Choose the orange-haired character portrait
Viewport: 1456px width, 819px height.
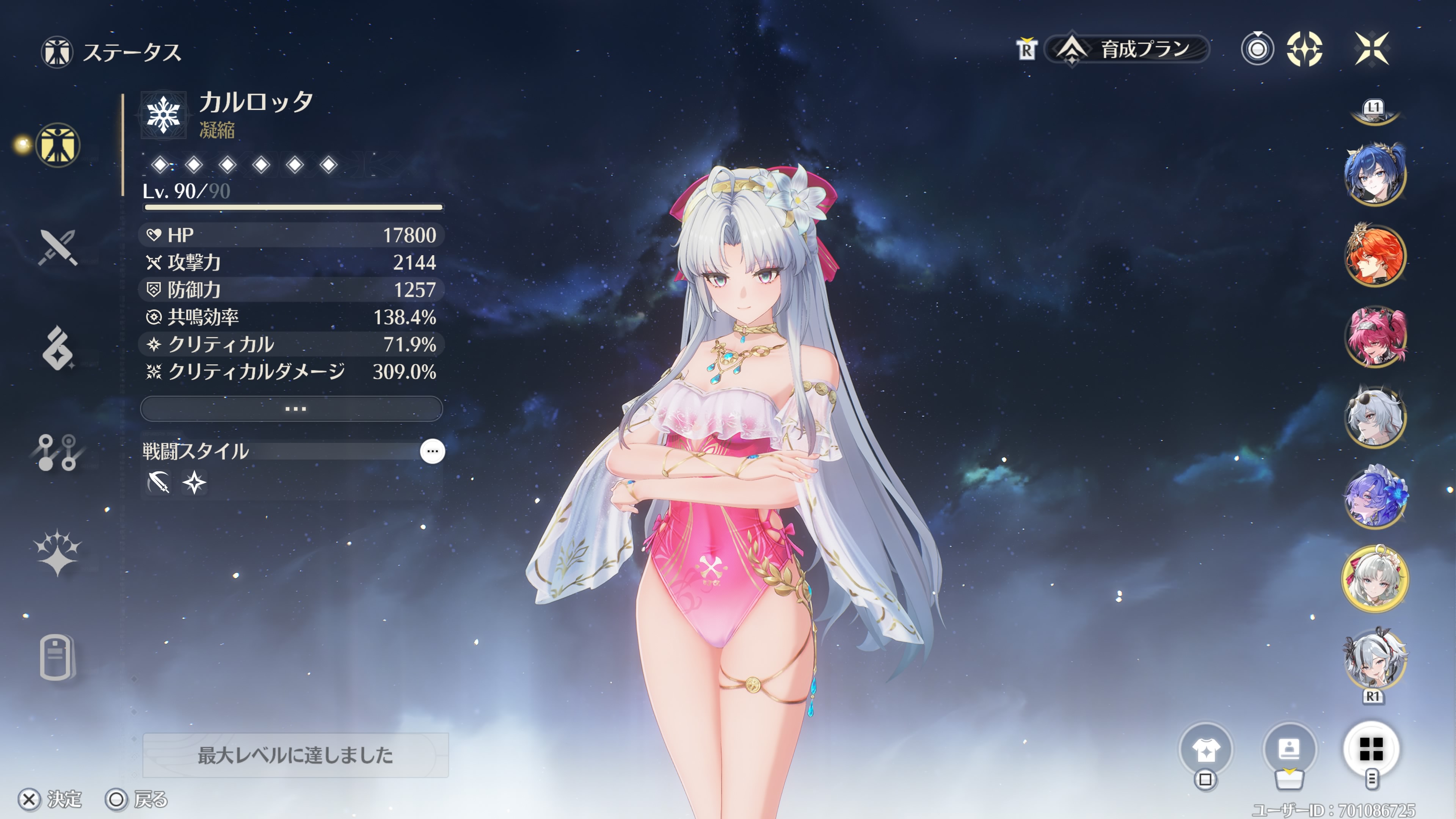[x=1374, y=256]
